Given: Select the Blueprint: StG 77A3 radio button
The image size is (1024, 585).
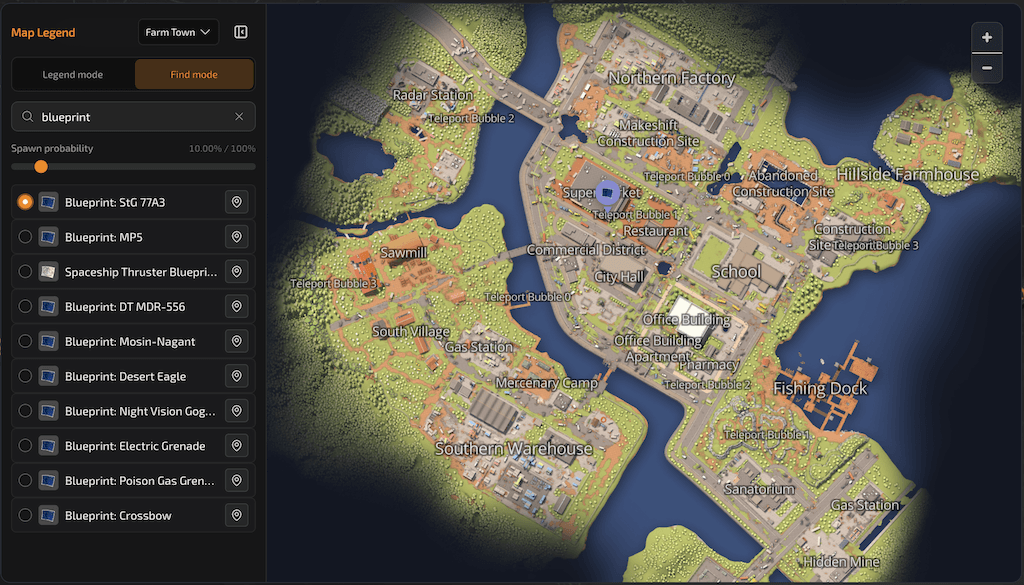Looking at the screenshot, I should coord(26,202).
